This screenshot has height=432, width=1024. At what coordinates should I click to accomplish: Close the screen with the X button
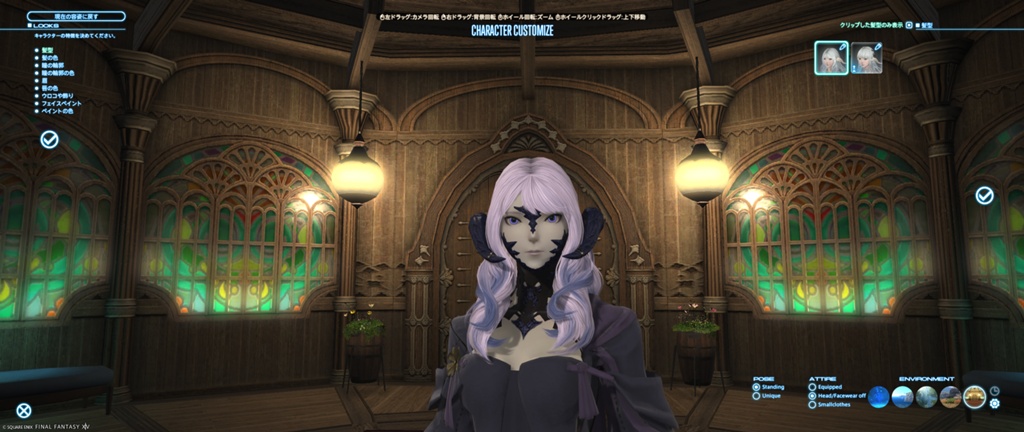click(x=24, y=410)
